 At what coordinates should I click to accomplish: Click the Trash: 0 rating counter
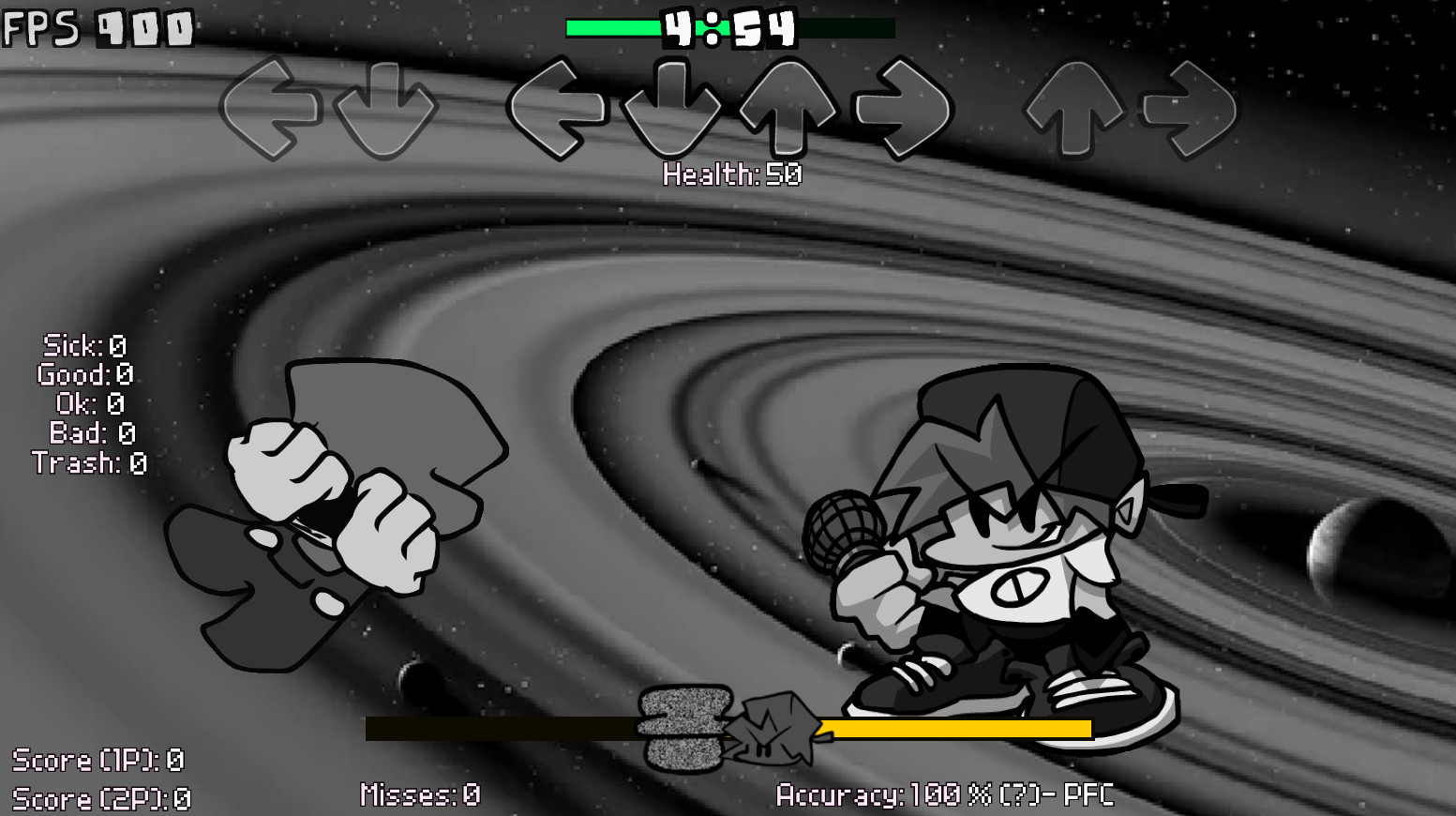point(89,462)
